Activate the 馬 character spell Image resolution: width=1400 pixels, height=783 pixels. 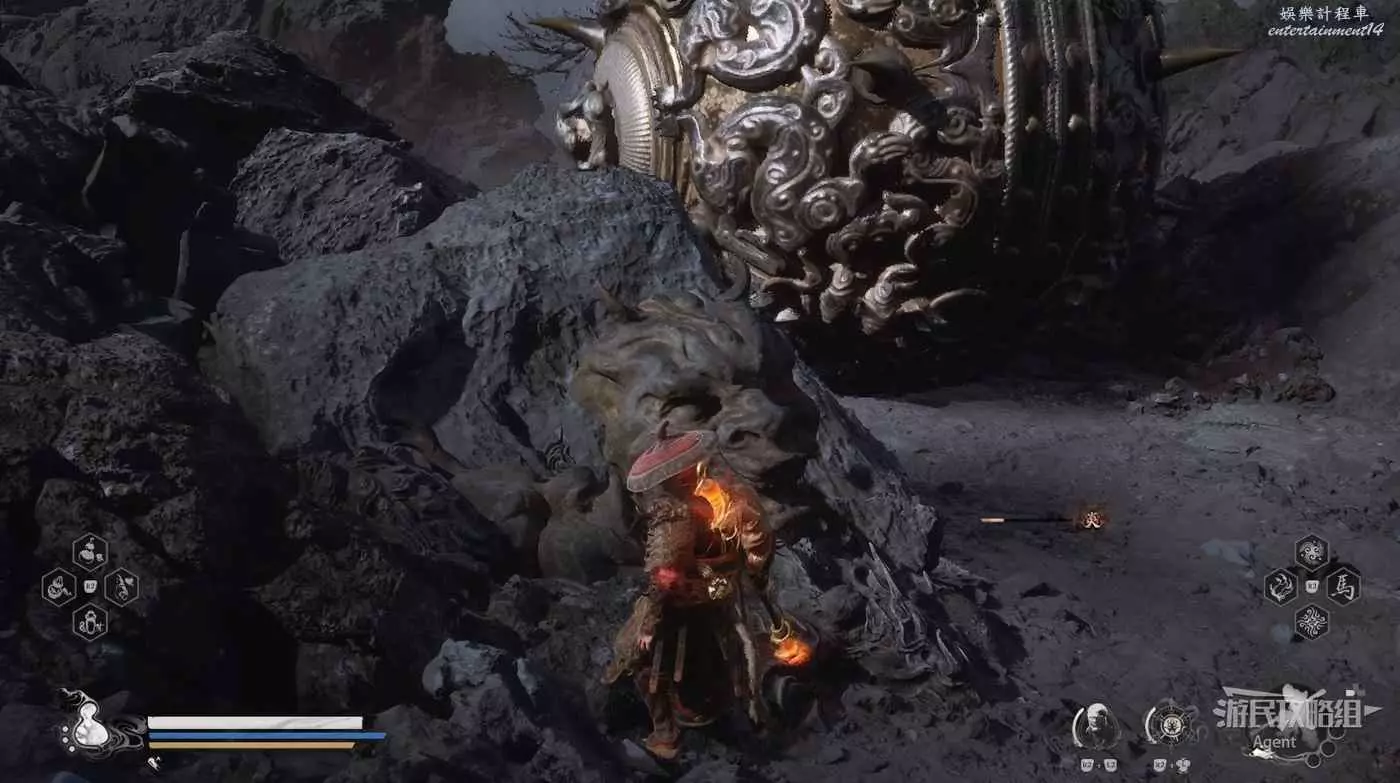coord(1343,587)
